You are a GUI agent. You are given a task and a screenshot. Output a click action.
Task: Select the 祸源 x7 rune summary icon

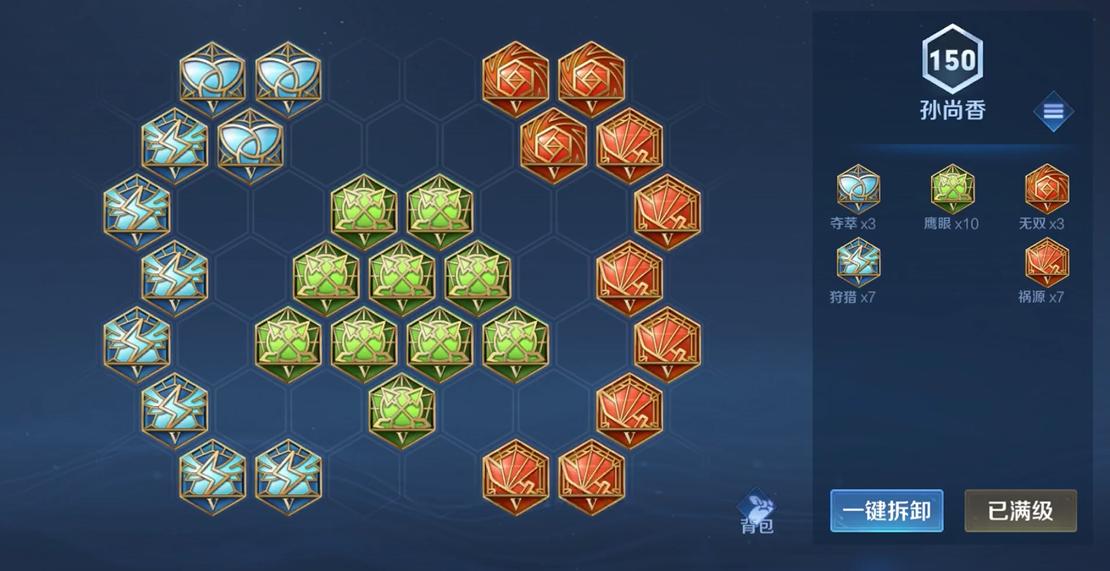(1046, 262)
